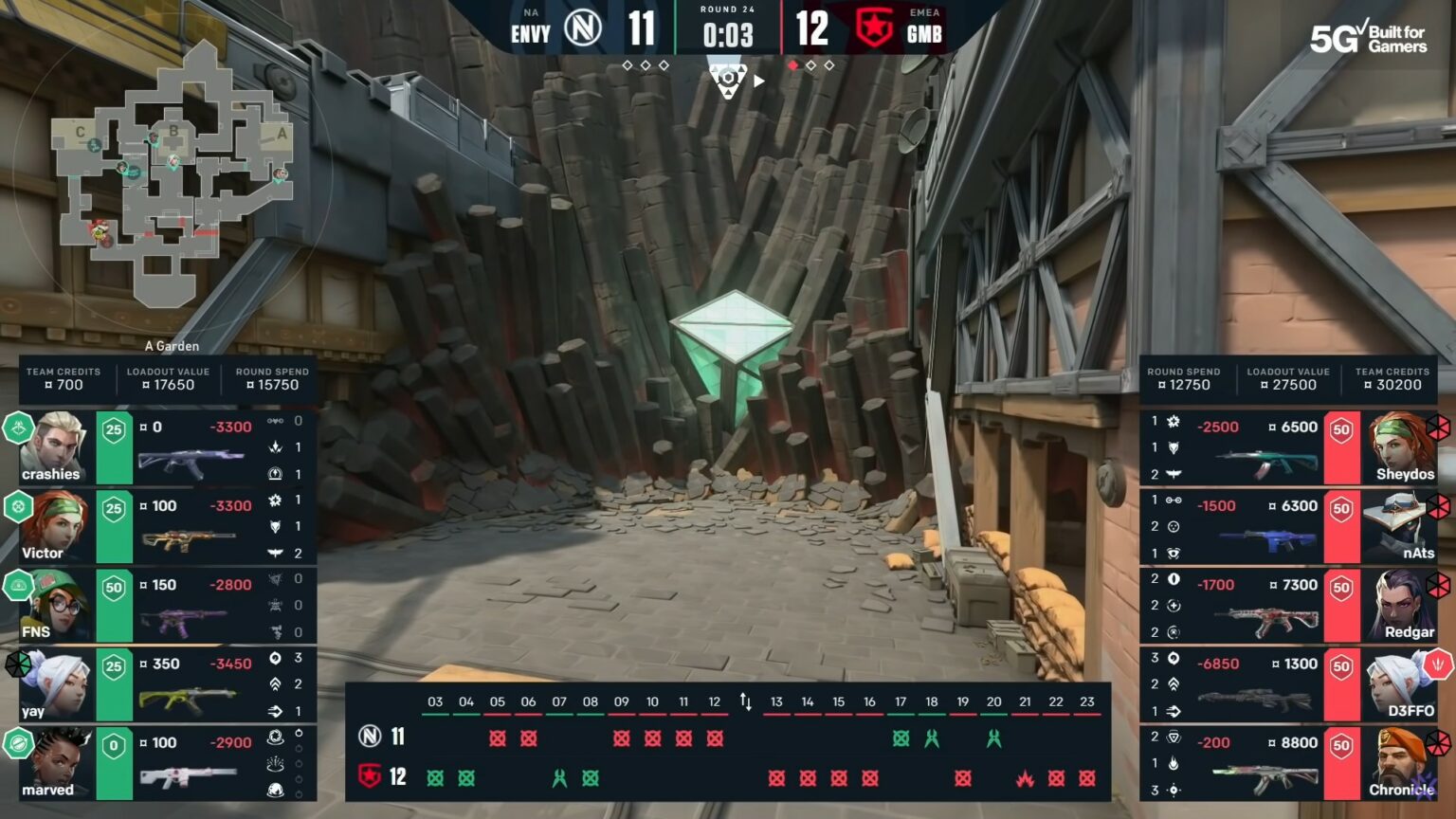Select round 03 in the round timeline

click(x=435, y=702)
